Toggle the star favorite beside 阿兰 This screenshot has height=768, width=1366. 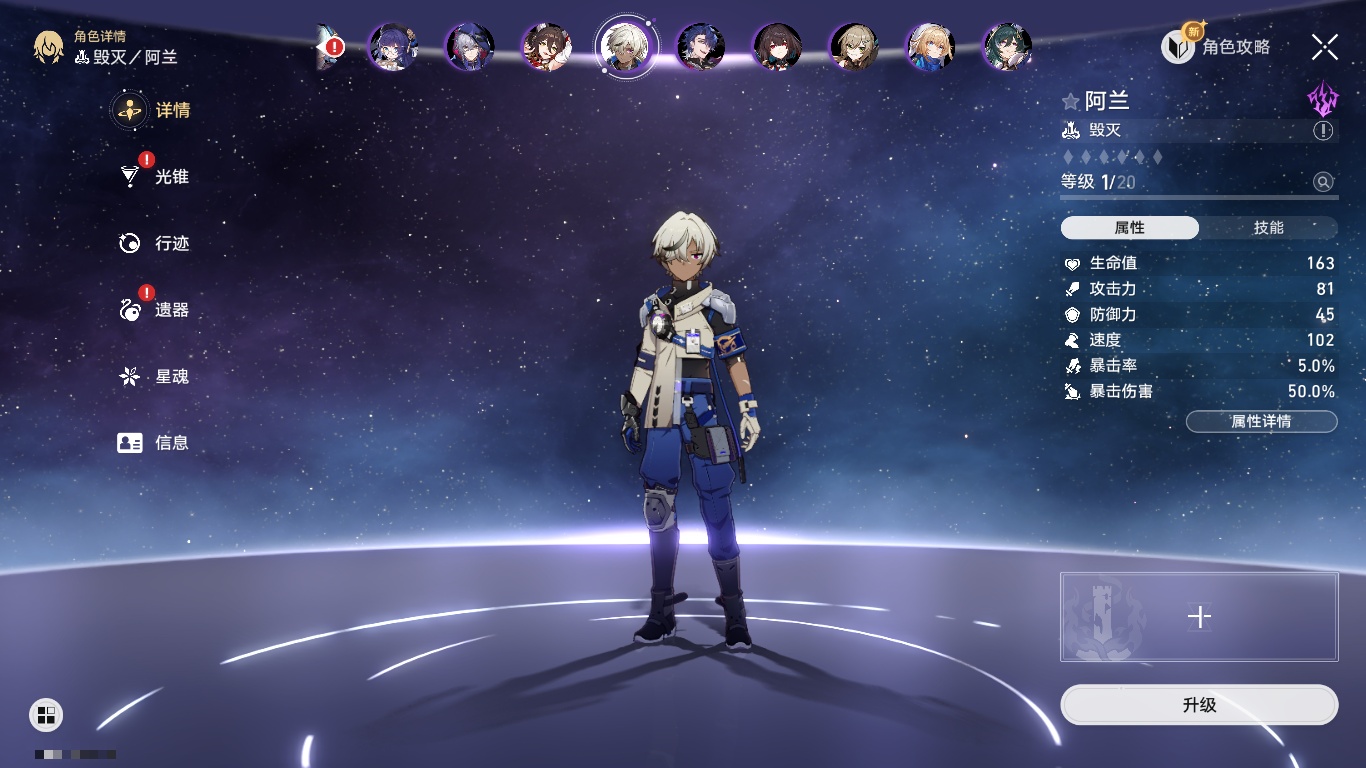[1070, 101]
